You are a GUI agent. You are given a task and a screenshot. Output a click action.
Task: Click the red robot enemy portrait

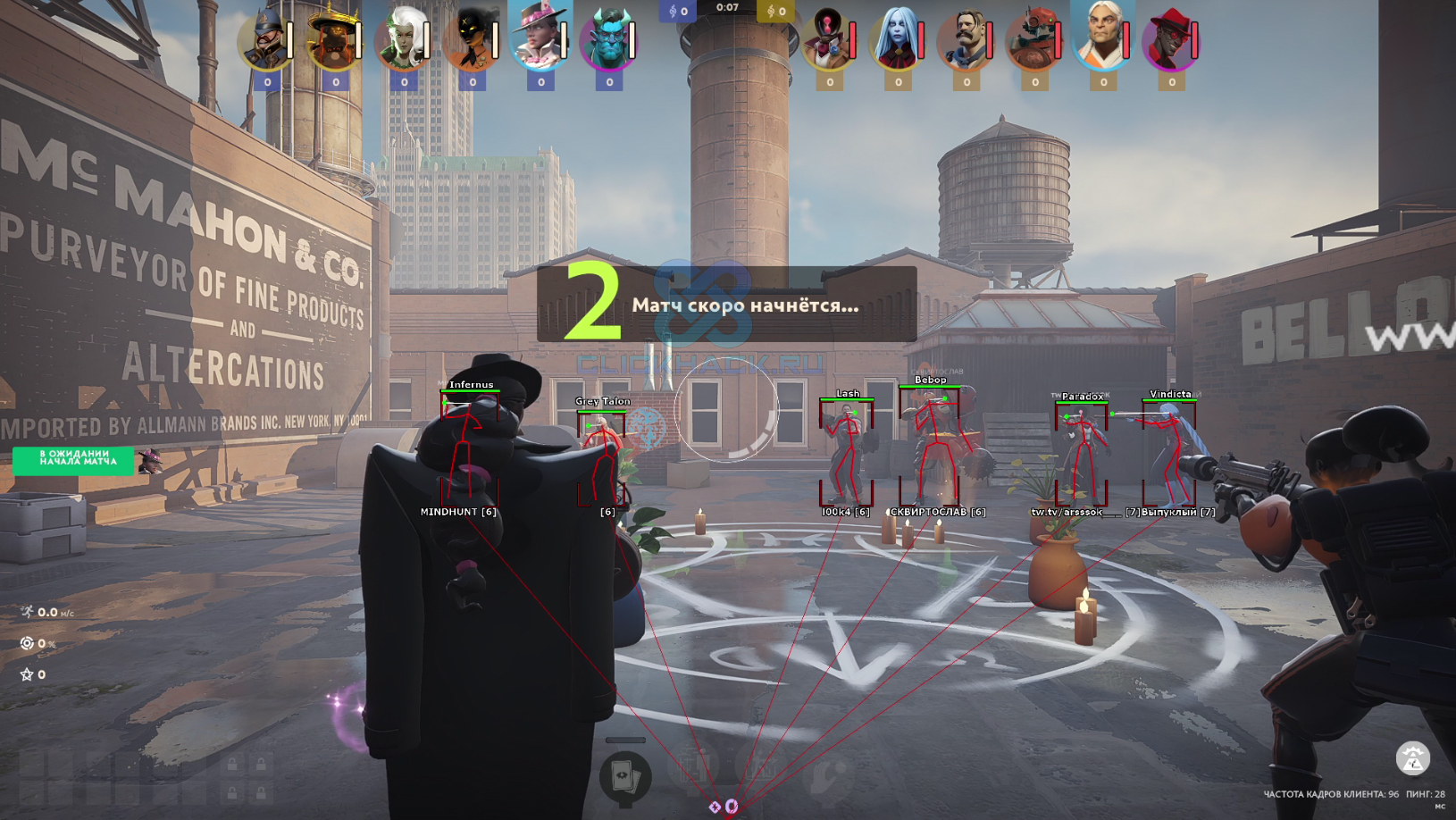pyautogui.click(x=1034, y=40)
